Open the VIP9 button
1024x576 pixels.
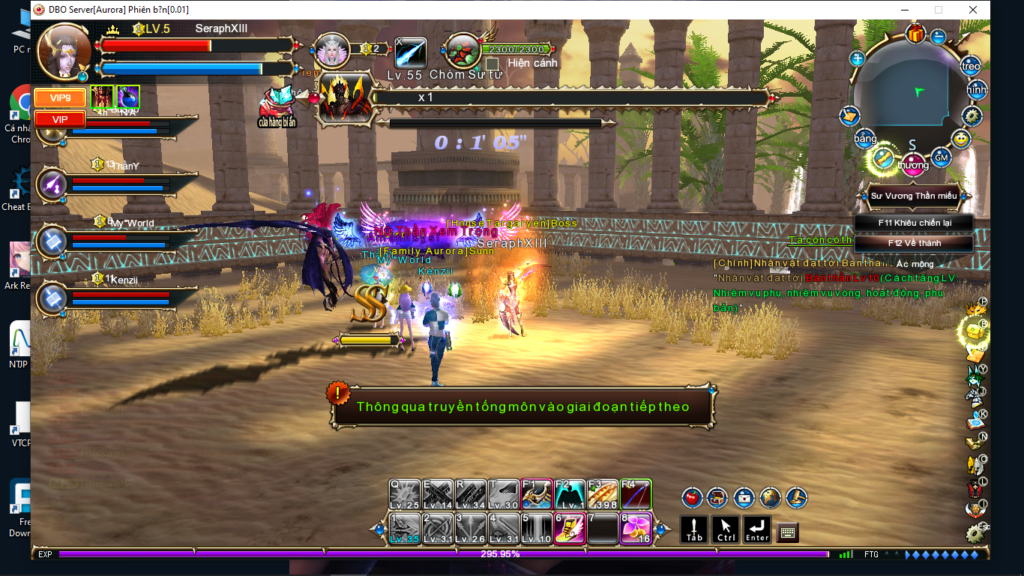(60, 98)
